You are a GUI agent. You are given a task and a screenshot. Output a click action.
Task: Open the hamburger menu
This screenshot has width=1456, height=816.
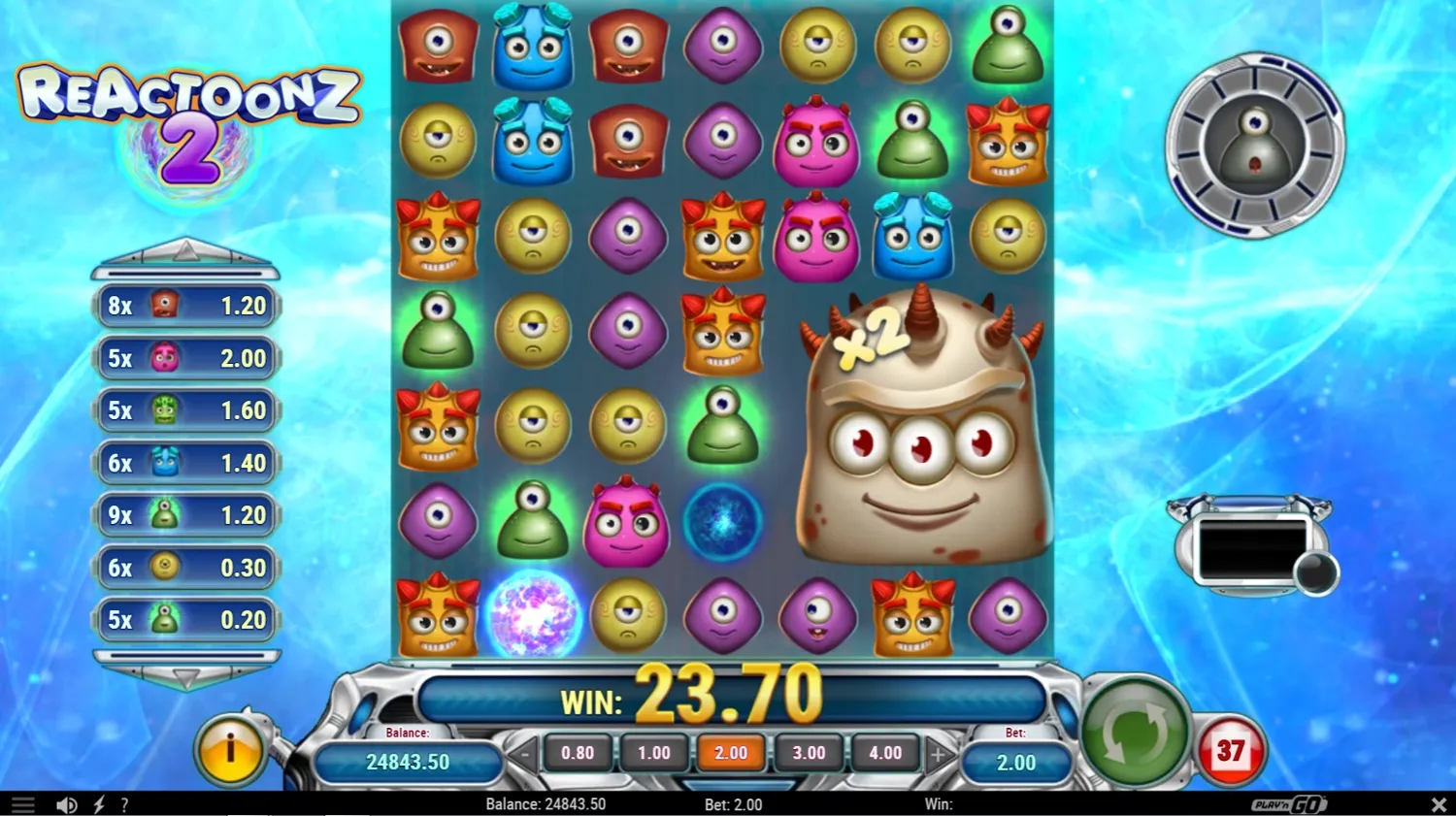click(x=23, y=803)
